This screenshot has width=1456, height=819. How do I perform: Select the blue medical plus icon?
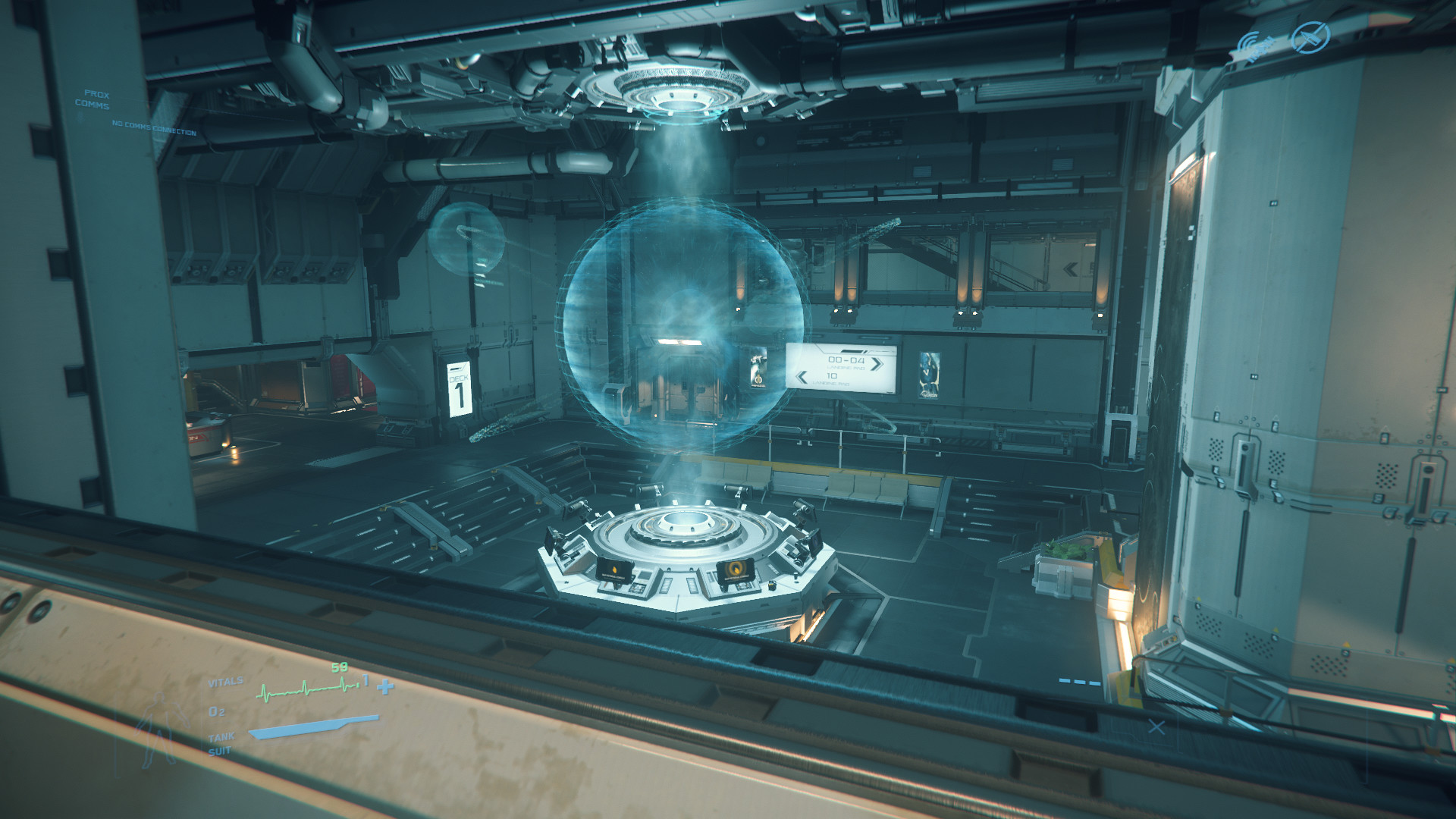click(386, 687)
